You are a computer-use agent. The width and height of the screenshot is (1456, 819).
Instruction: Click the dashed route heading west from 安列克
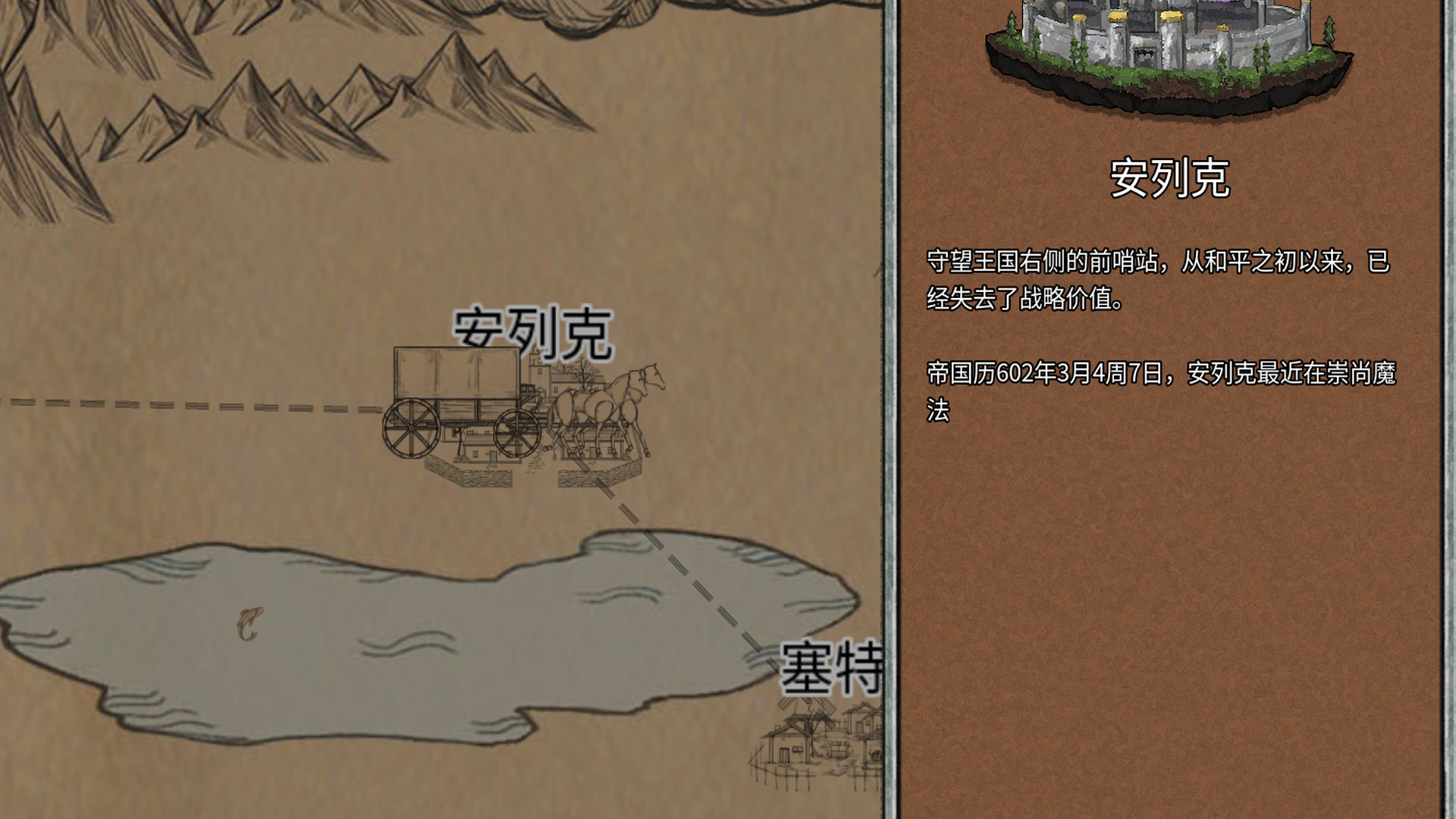point(190,406)
